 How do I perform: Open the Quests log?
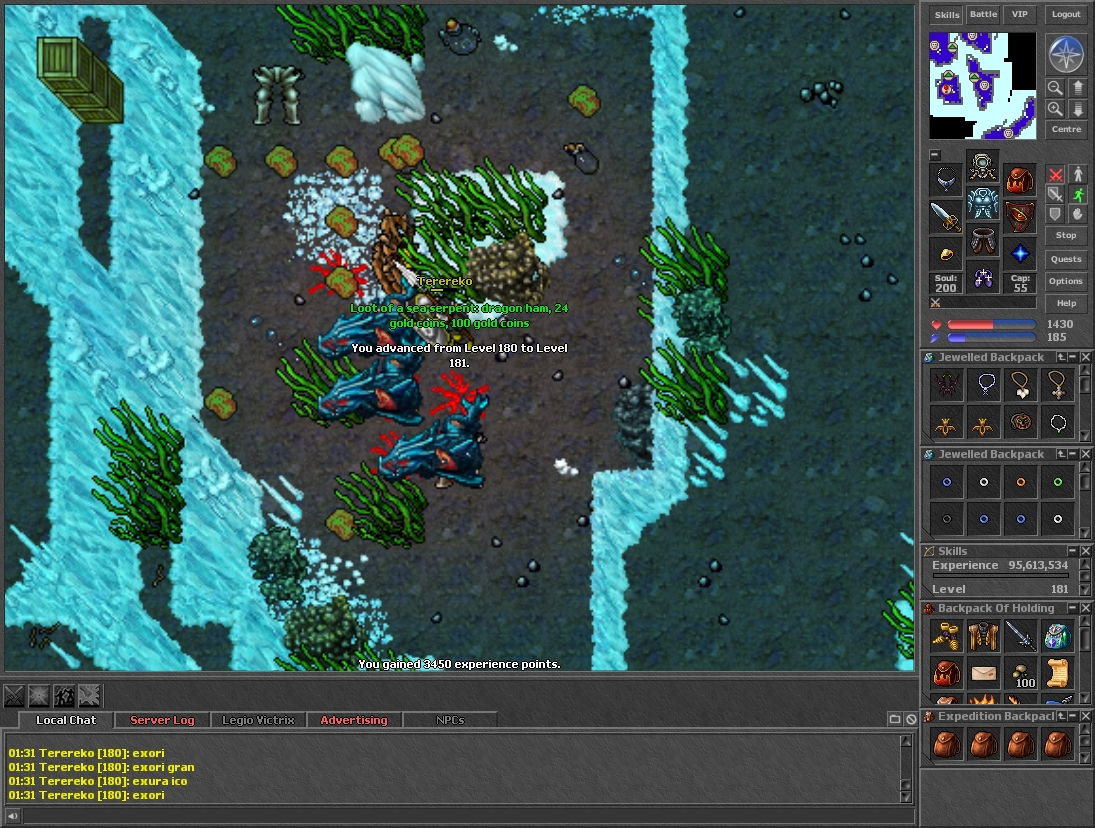coord(1066,259)
